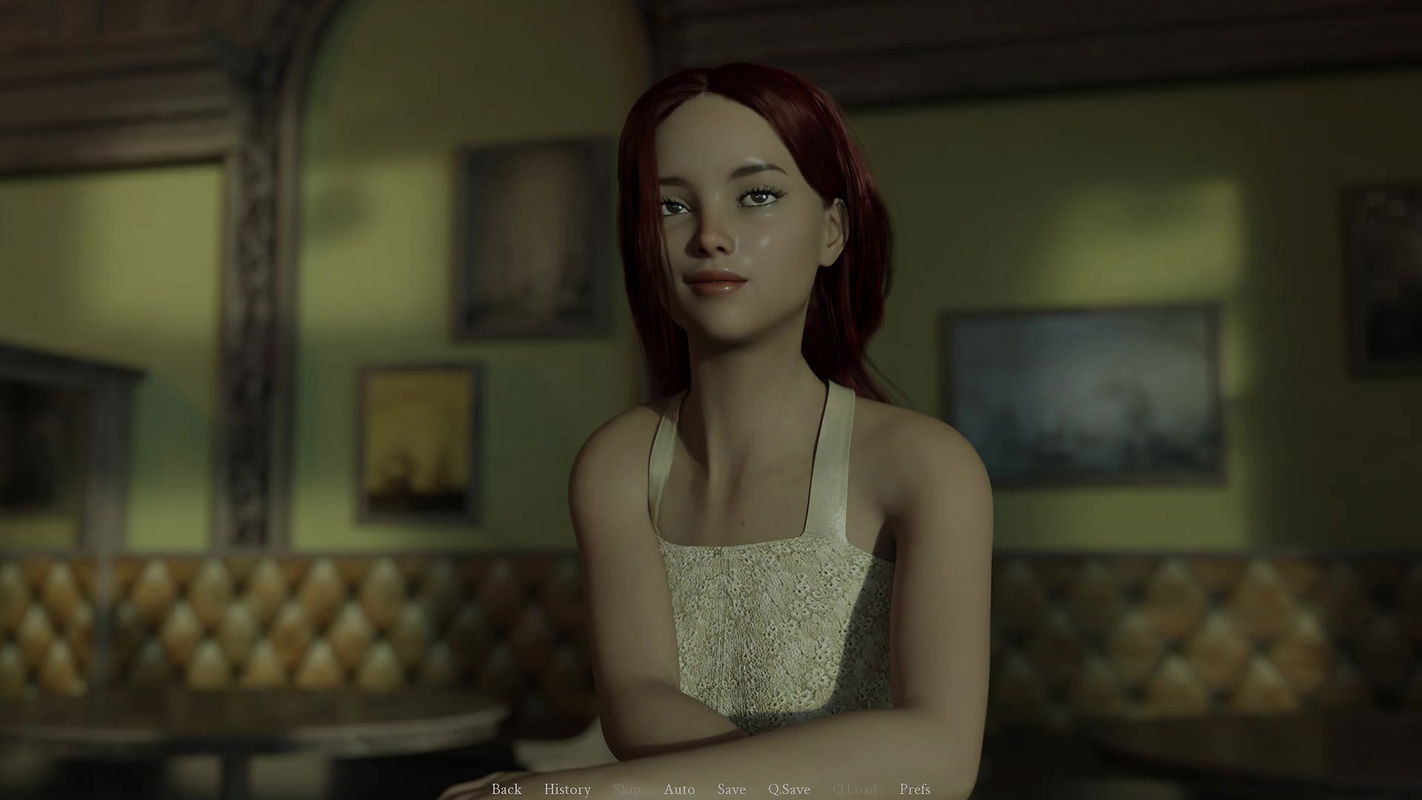Viewport: 1422px width, 800px height.
Task: Perform a quick save with Q.Save
Action: pos(790,789)
